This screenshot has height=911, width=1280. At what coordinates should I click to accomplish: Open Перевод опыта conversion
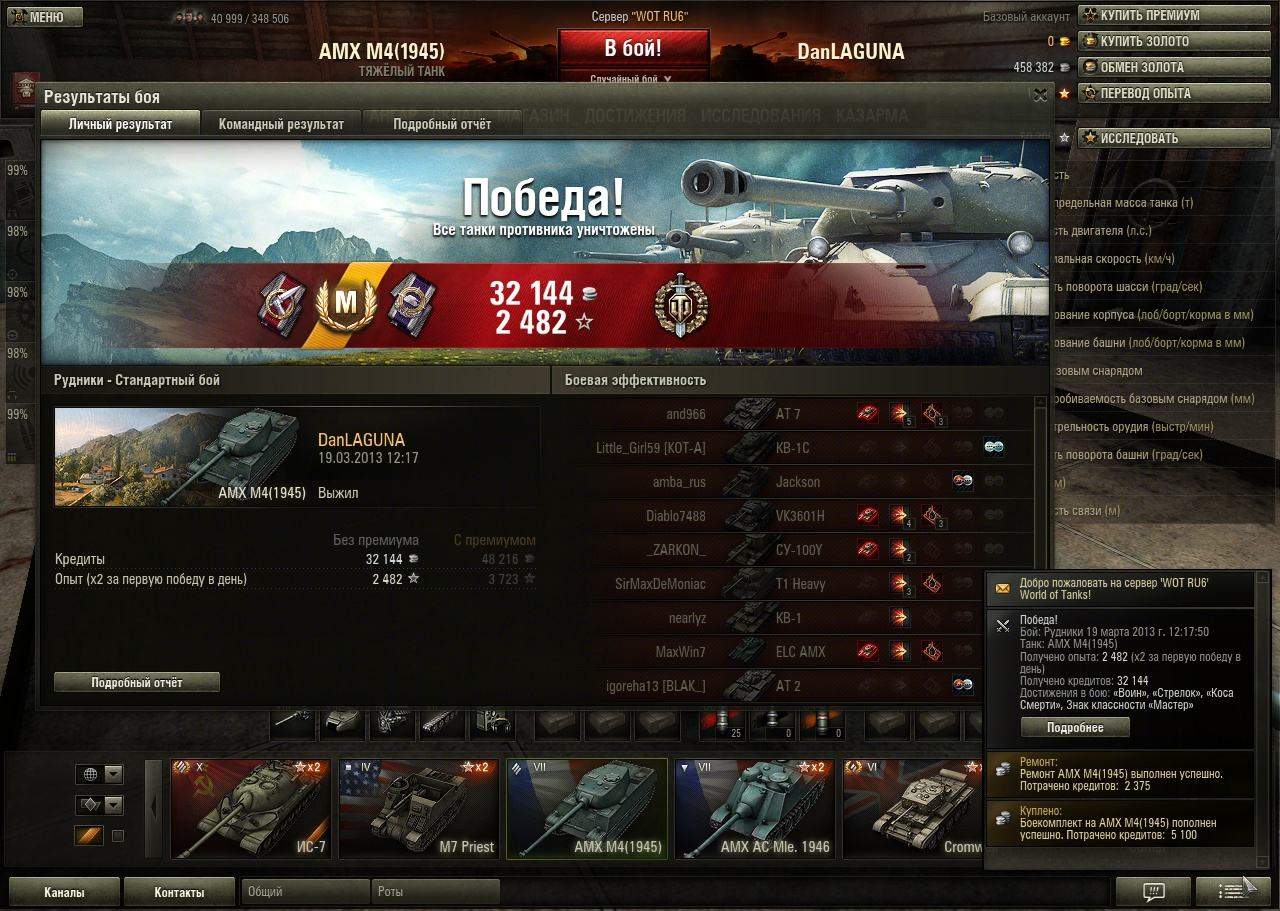pyautogui.click(x=1145, y=93)
